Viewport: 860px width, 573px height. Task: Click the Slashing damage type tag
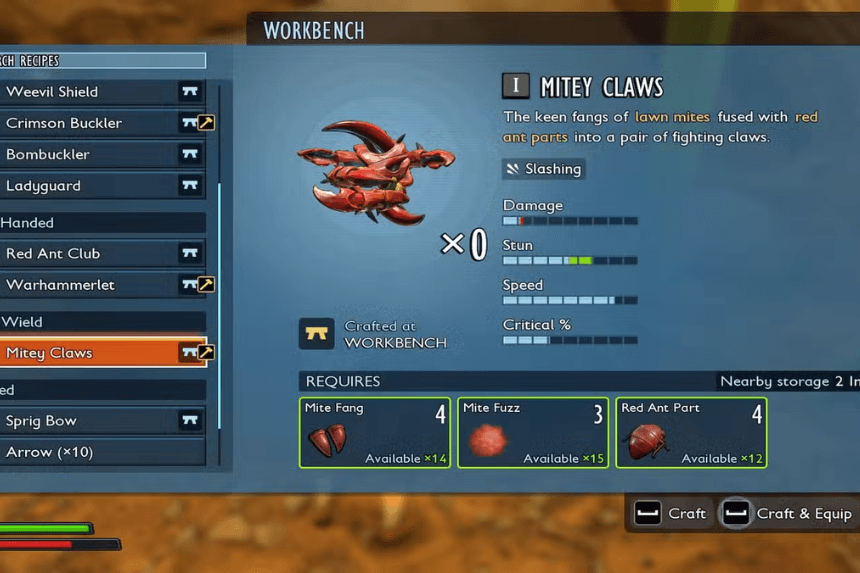(544, 169)
